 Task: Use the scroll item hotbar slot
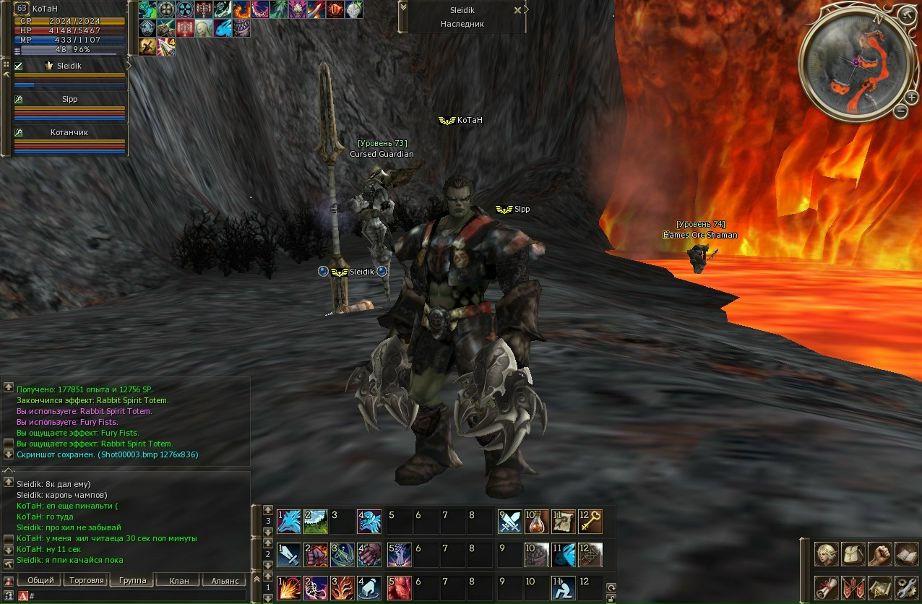(564, 521)
